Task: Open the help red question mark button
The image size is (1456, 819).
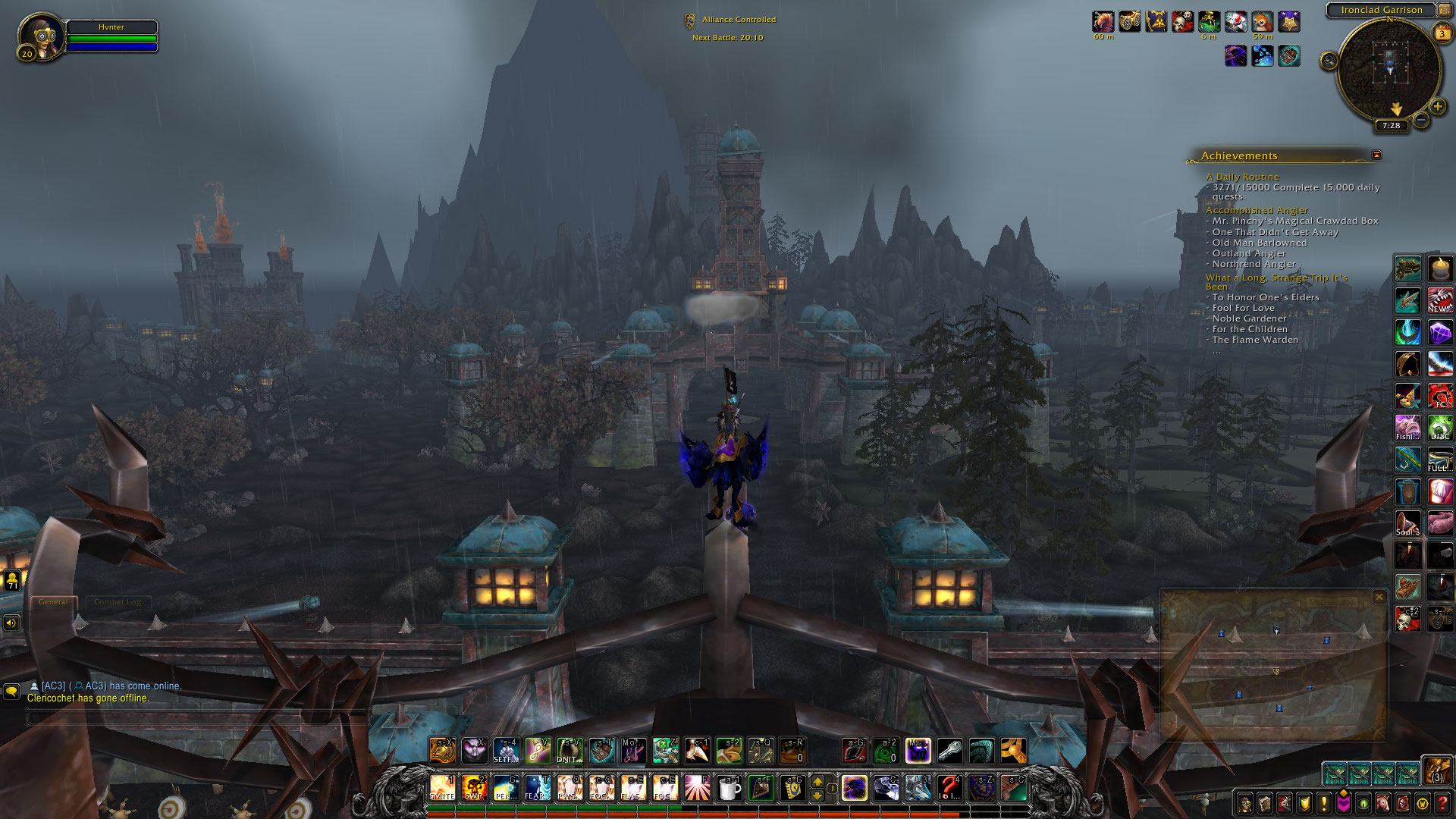Action: (1442, 803)
